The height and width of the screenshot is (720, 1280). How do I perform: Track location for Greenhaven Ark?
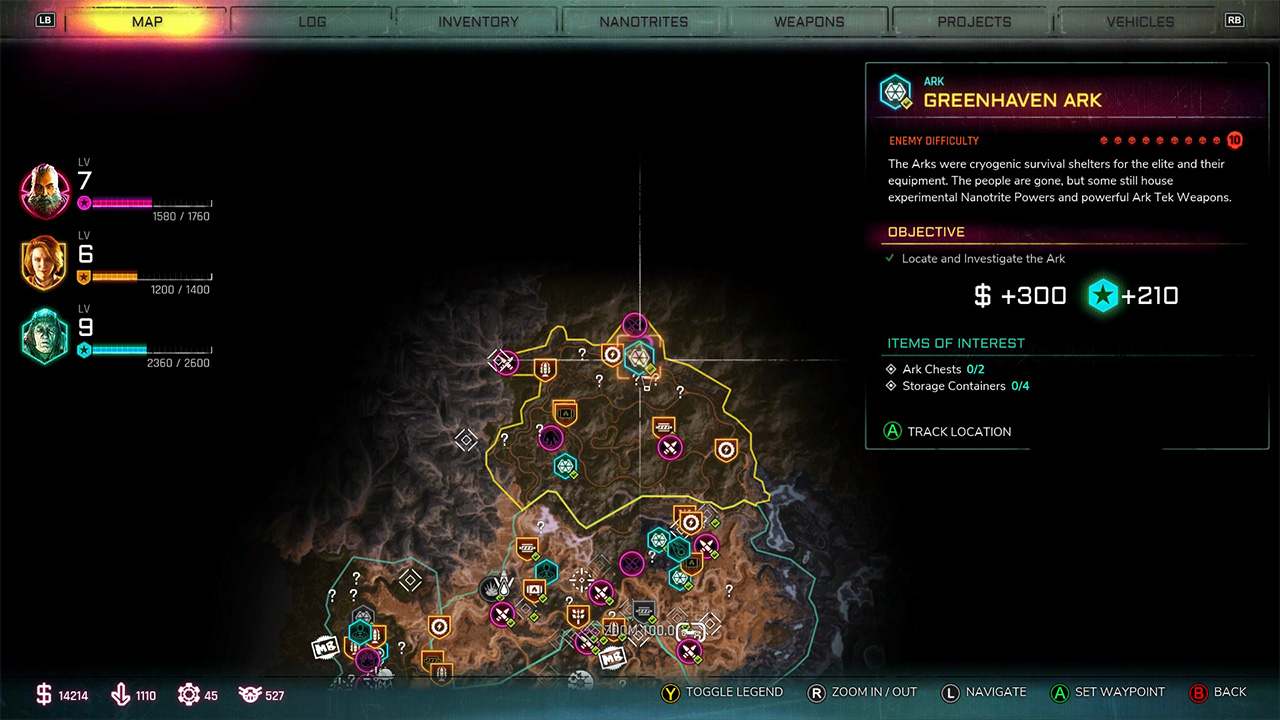948,432
